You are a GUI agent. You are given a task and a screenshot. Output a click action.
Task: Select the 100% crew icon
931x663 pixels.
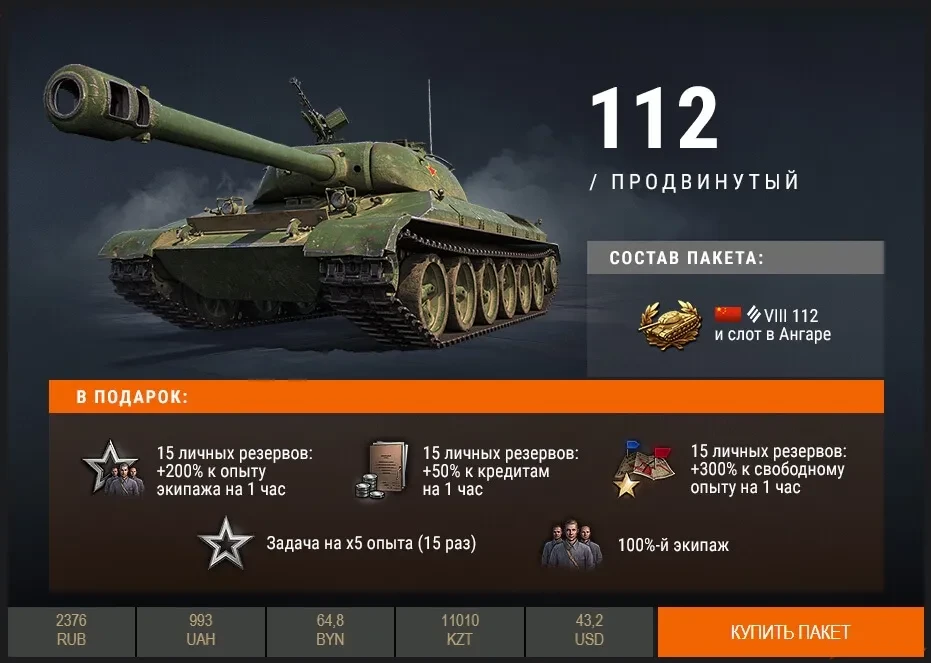tap(572, 545)
